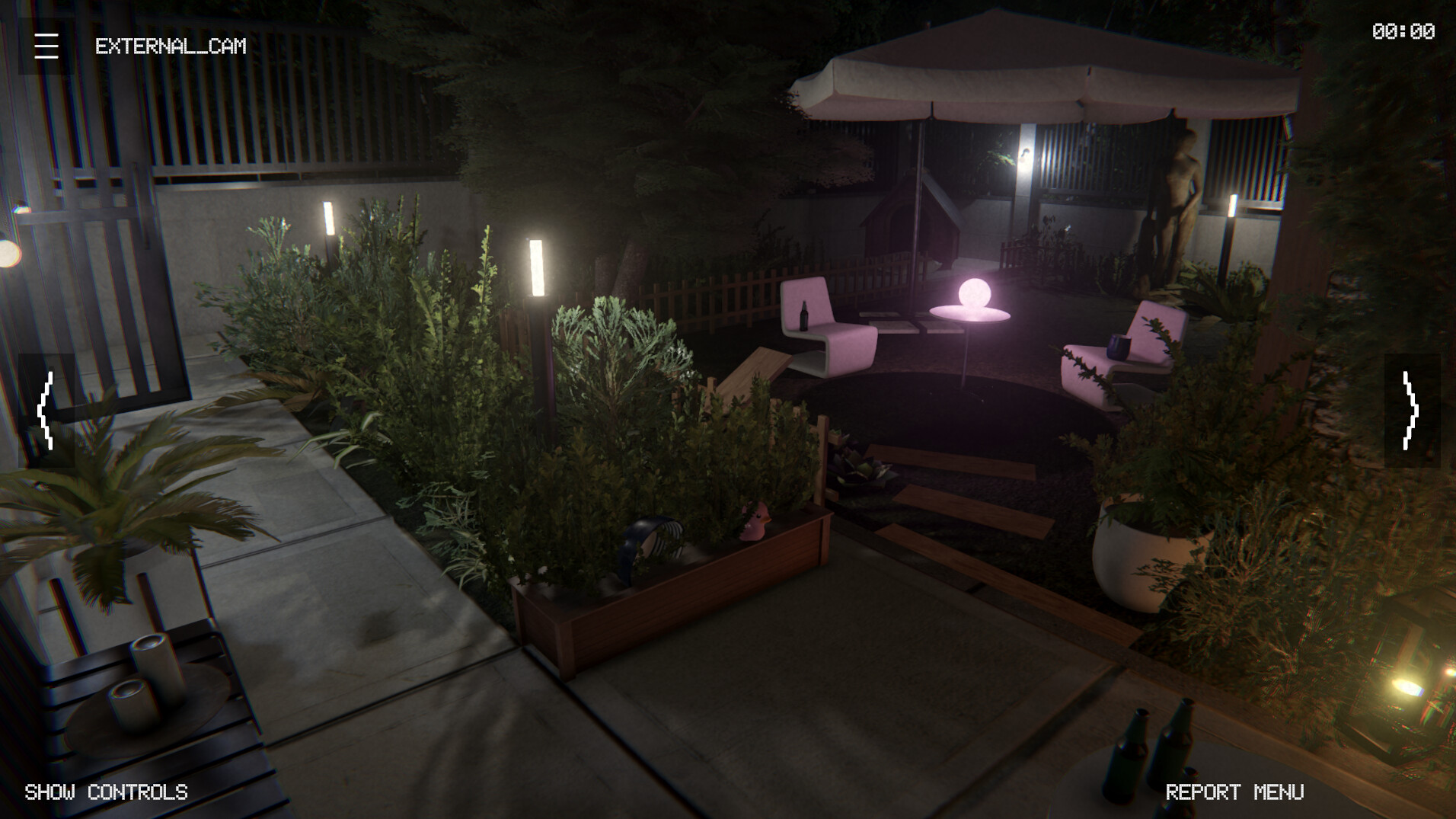Show the controls overlay
The image size is (1456, 819).
105,793
